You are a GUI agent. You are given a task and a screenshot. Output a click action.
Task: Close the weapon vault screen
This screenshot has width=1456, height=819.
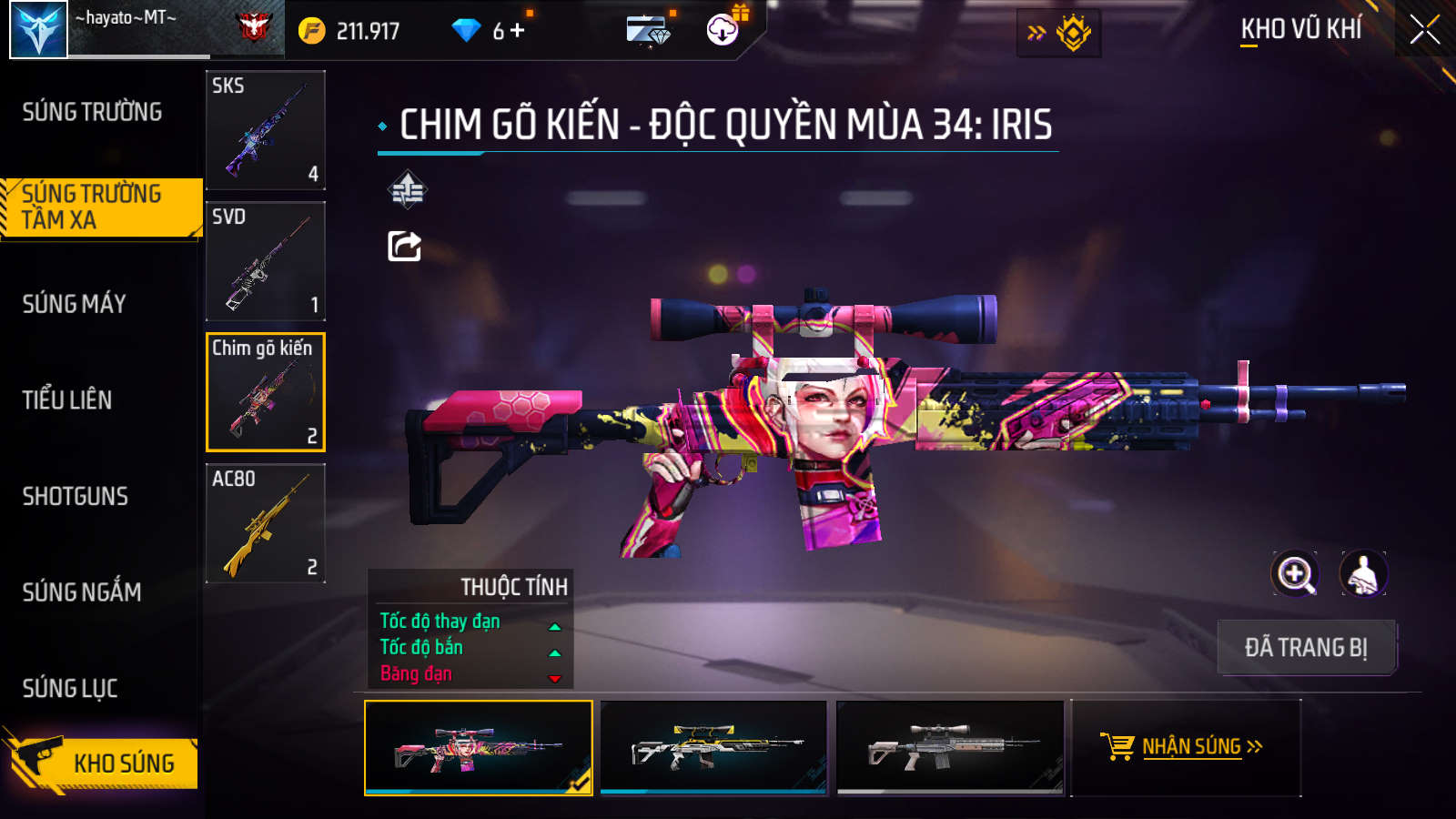[1424, 30]
